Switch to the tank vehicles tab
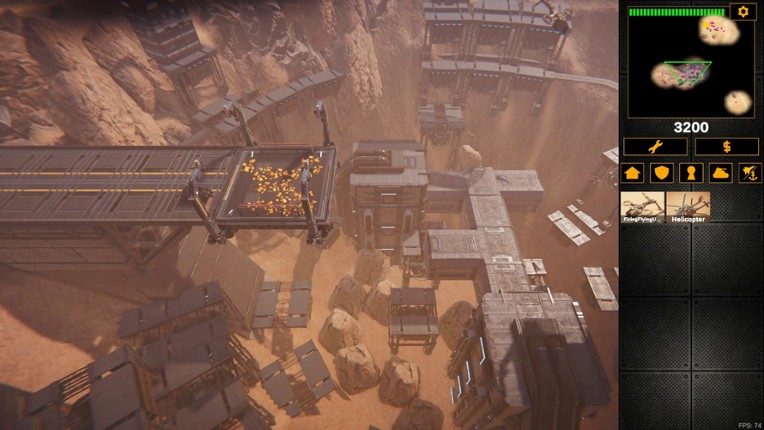This screenshot has height=430, width=764. pyautogui.click(x=720, y=173)
